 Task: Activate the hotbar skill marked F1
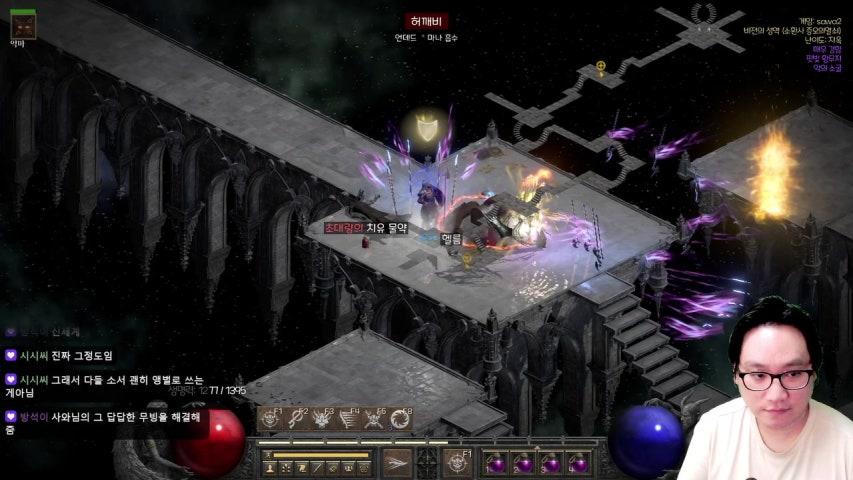pos(271,419)
